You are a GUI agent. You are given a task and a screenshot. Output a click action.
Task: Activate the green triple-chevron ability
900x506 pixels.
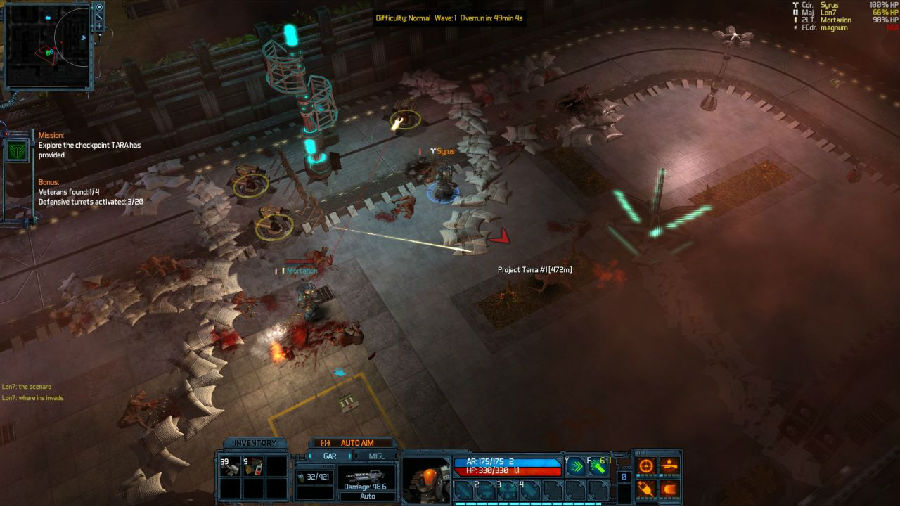click(575, 465)
